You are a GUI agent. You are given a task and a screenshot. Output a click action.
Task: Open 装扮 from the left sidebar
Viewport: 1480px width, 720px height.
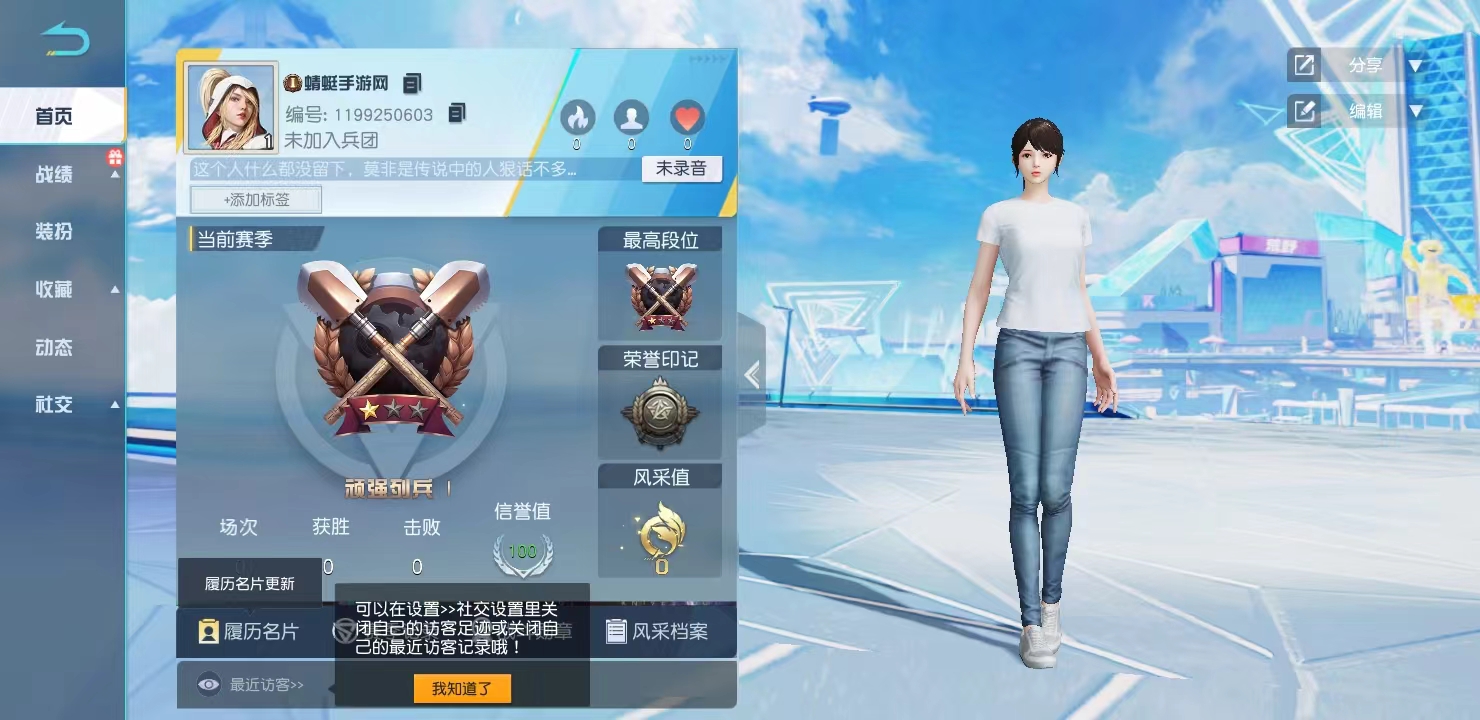[55, 232]
